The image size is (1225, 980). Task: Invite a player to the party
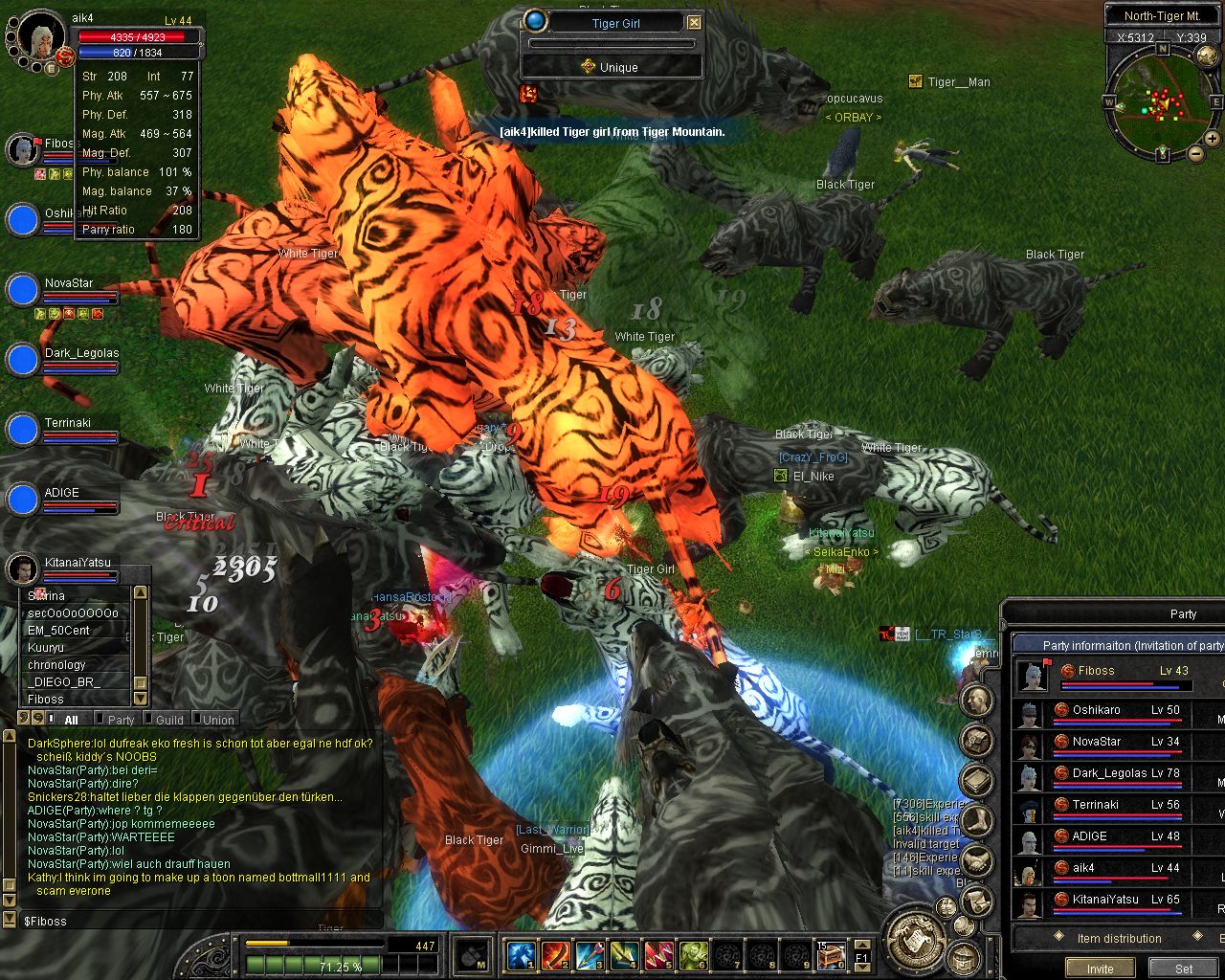coord(1100,969)
